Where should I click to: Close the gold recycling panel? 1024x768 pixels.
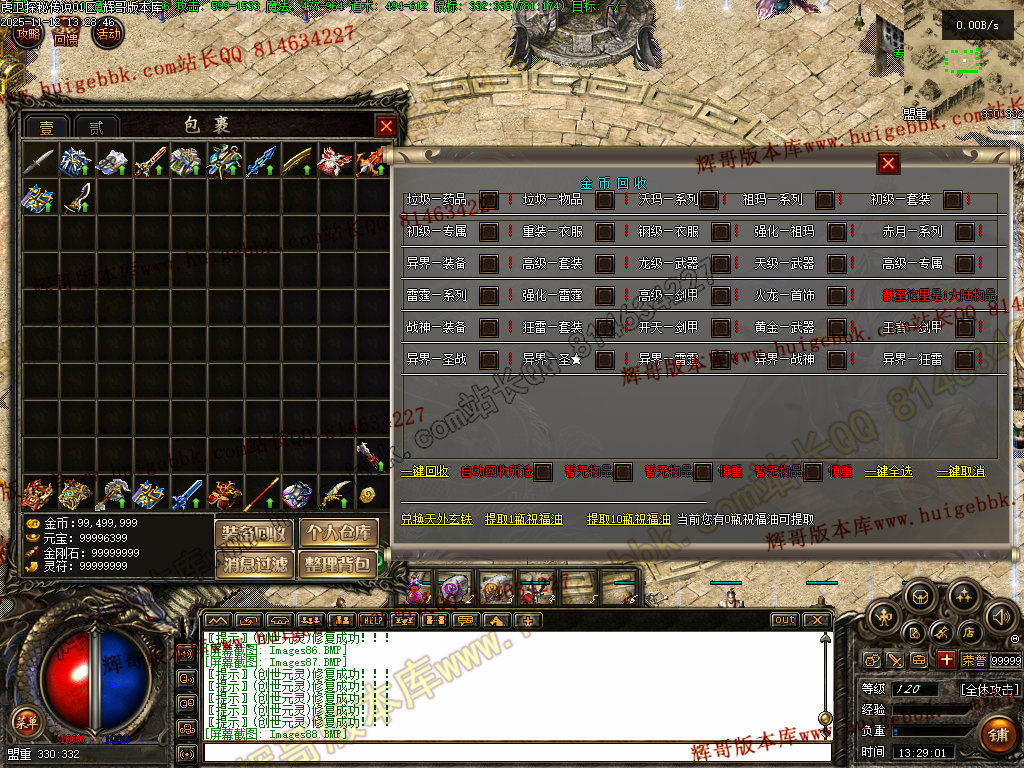click(888, 164)
